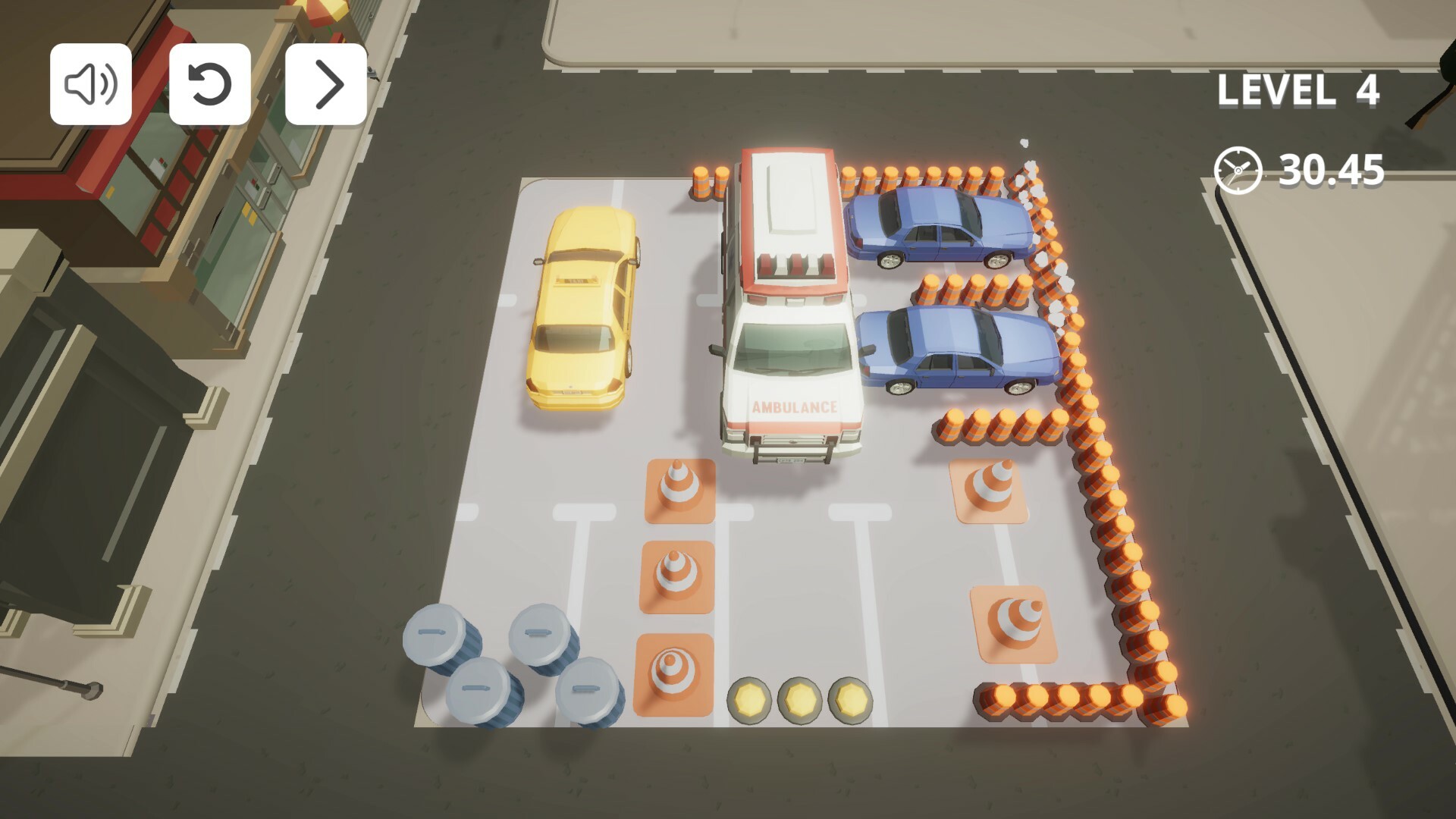Toggle a restart with the reset control
This screenshot has height=819, width=1456.
pyautogui.click(x=209, y=85)
